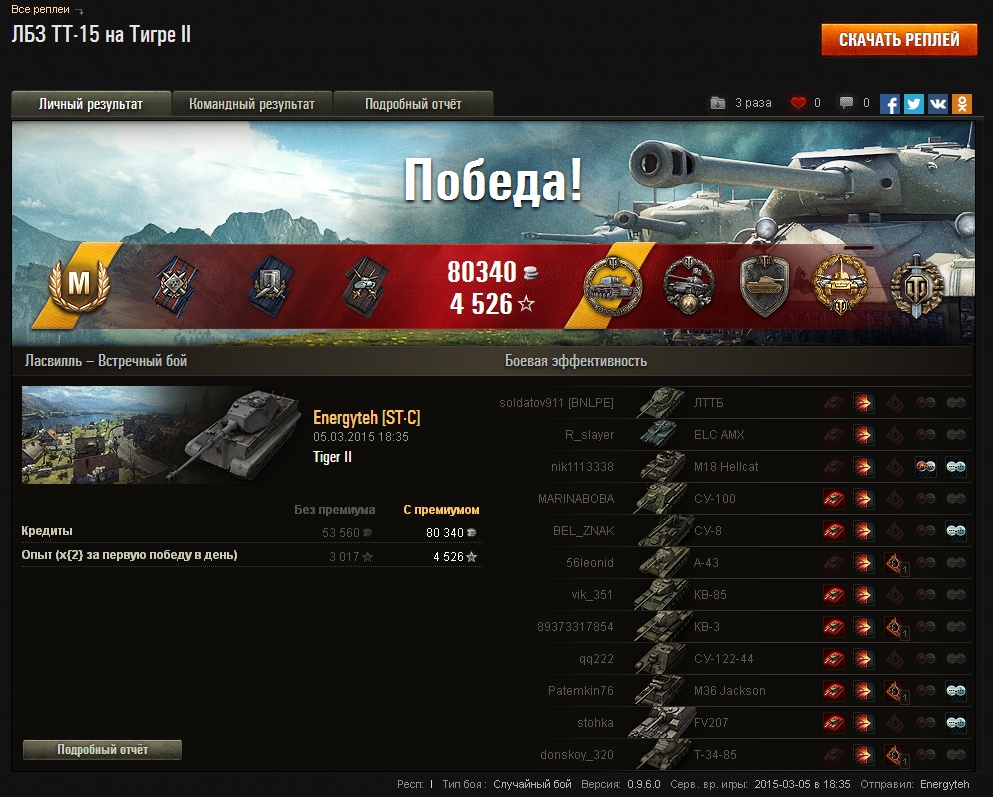Open the Подробный отчёт tab
The height and width of the screenshot is (797, 993).
click(413, 104)
